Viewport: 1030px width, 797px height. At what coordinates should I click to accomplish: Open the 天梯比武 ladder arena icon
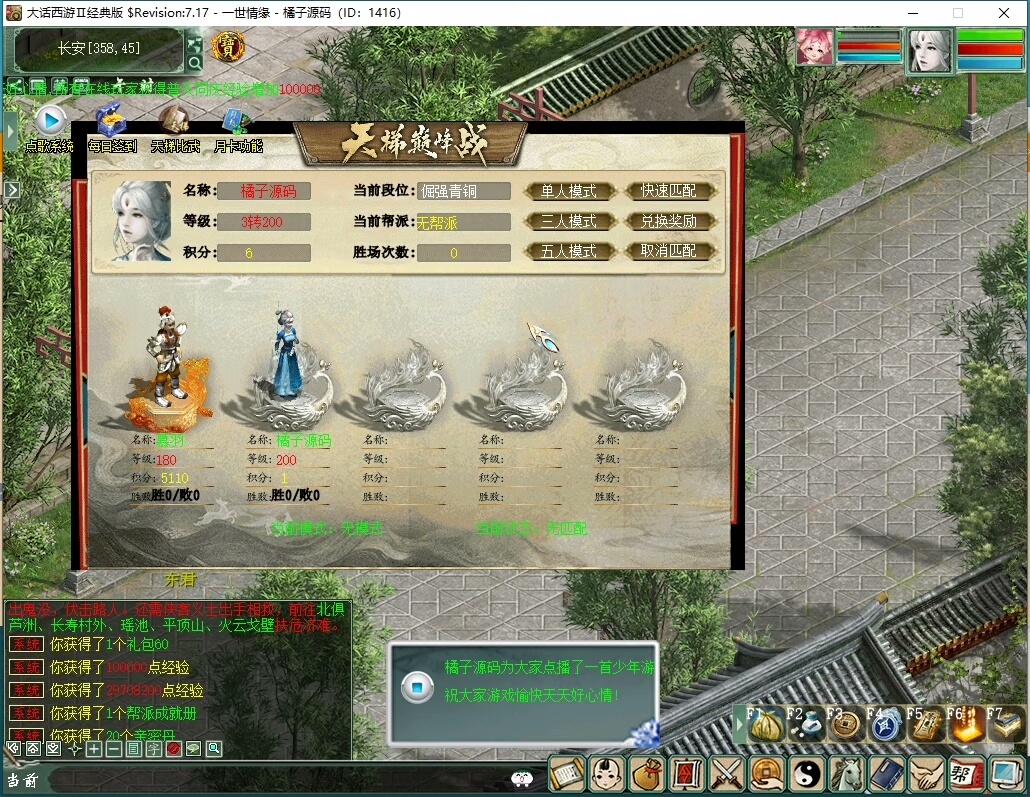(x=175, y=121)
